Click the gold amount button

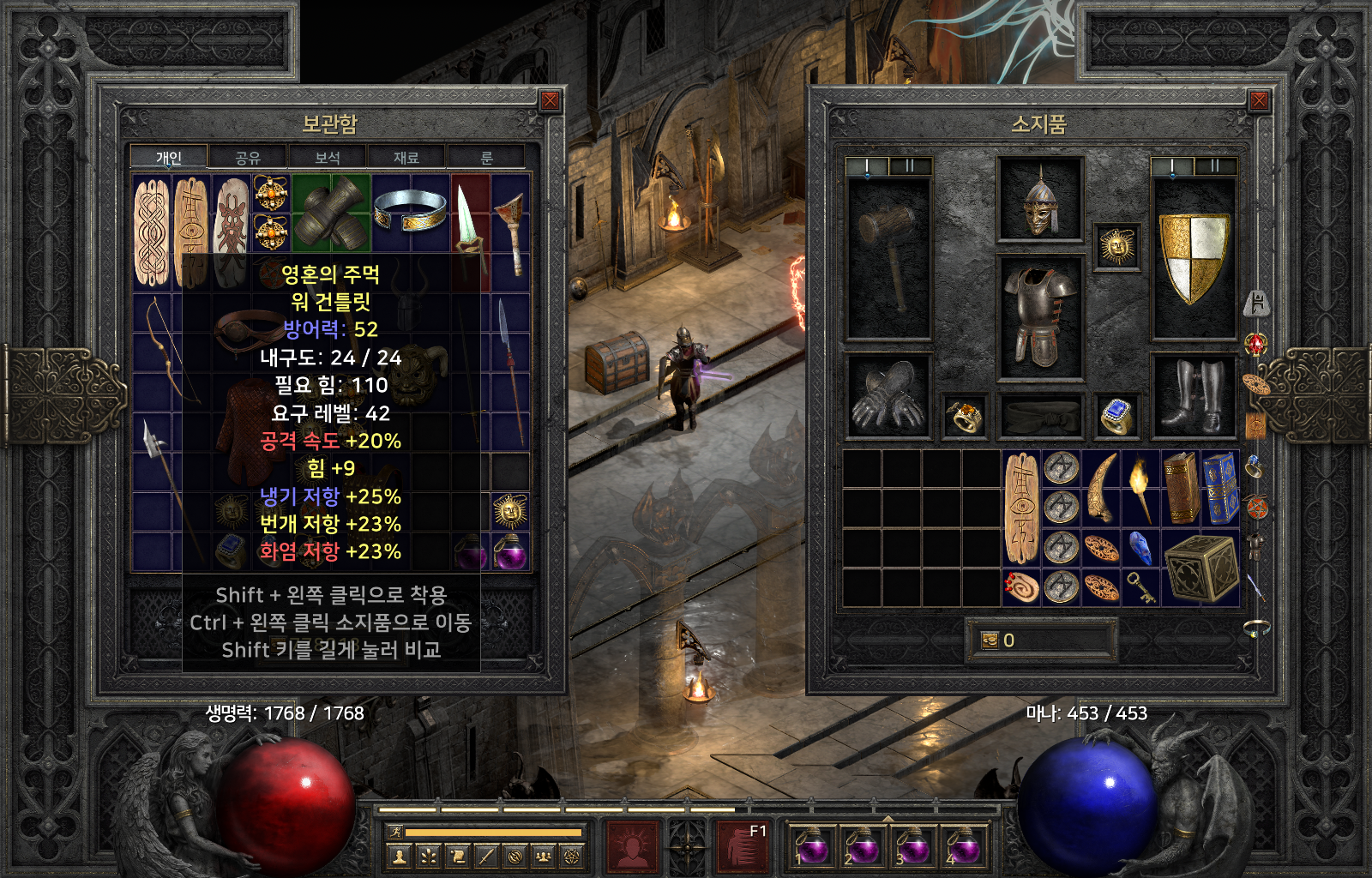[990, 640]
